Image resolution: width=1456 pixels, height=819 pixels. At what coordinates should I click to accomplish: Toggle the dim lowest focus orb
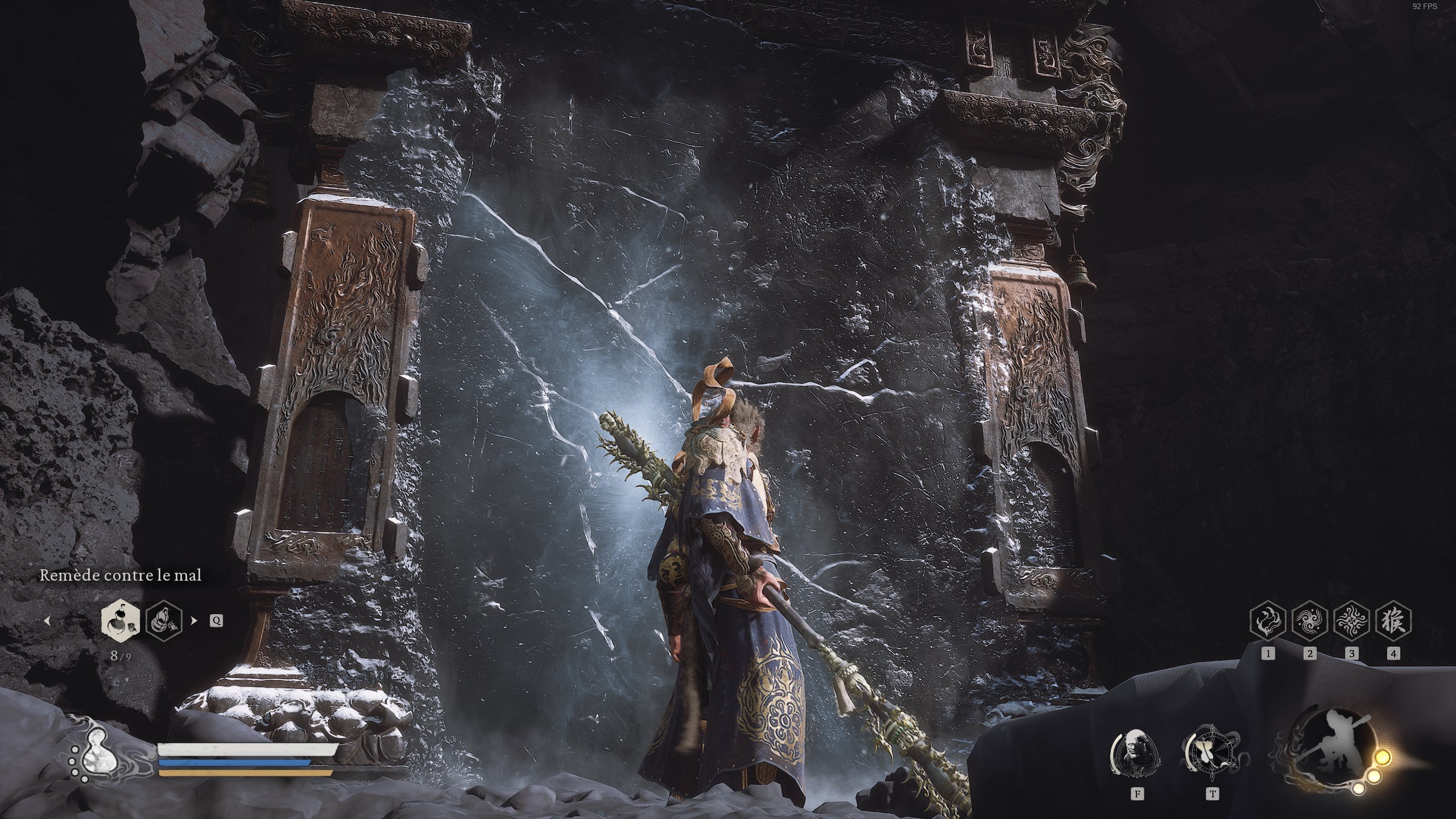(1359, 789)
